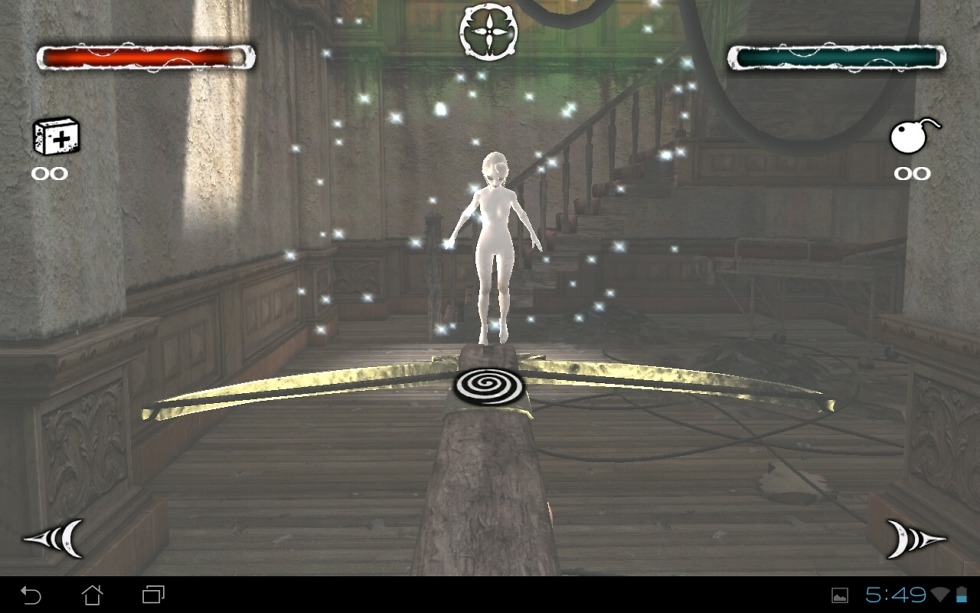Tap the circular compass emblem at top
Image resolution: width=980 pixels, height=613 pixels.
[x=488, y=30]
